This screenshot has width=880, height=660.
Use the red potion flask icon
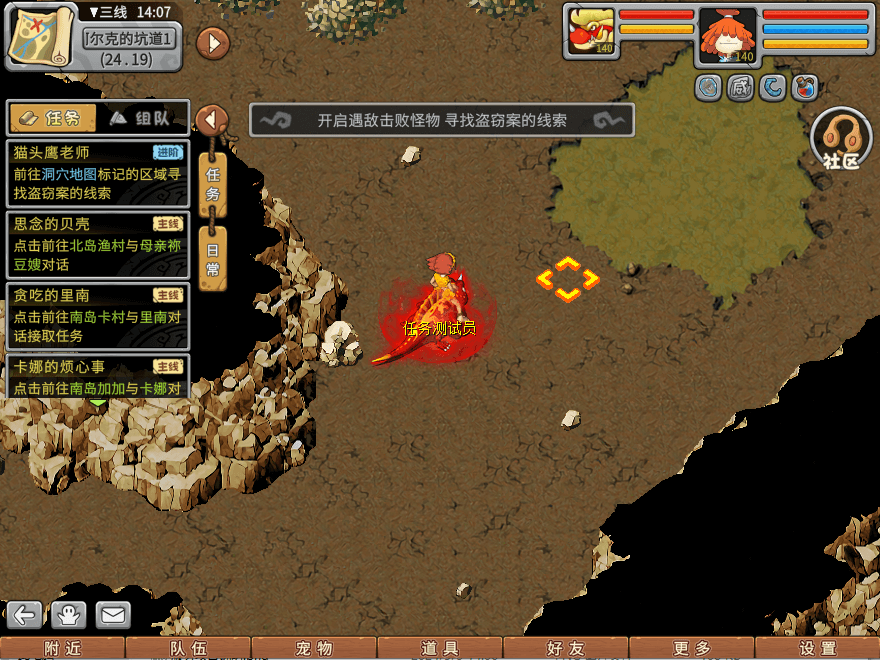805,88
